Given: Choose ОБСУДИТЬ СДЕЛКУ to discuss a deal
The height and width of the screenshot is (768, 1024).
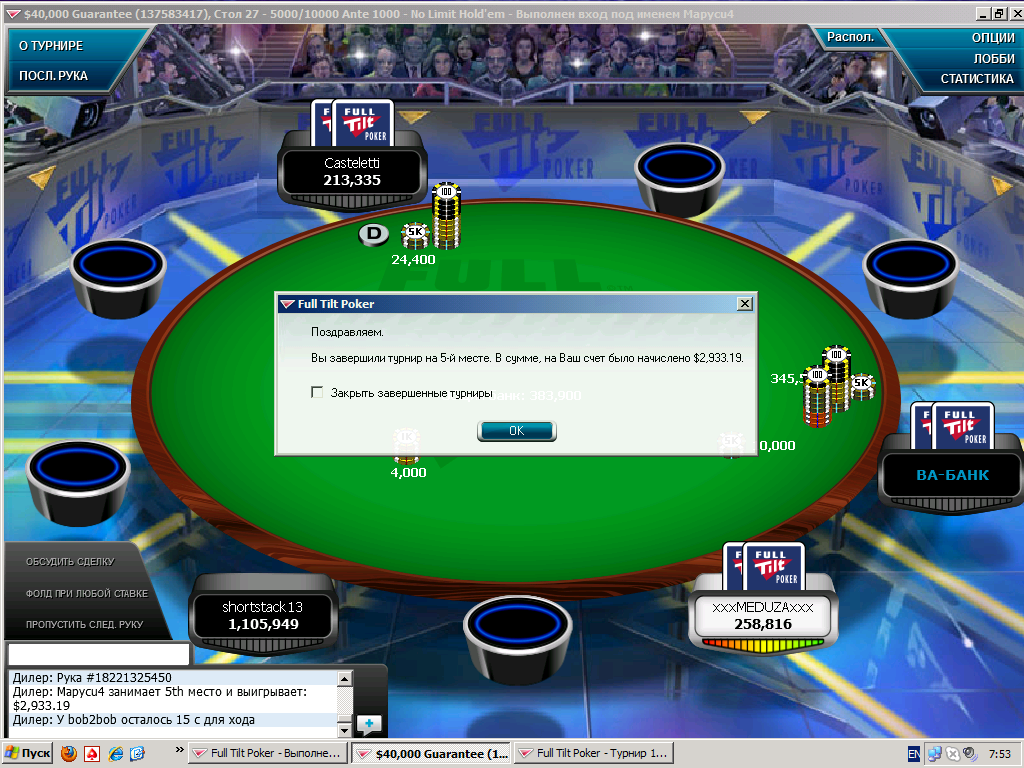Looking at the screenshot, I should coord(70,561).
